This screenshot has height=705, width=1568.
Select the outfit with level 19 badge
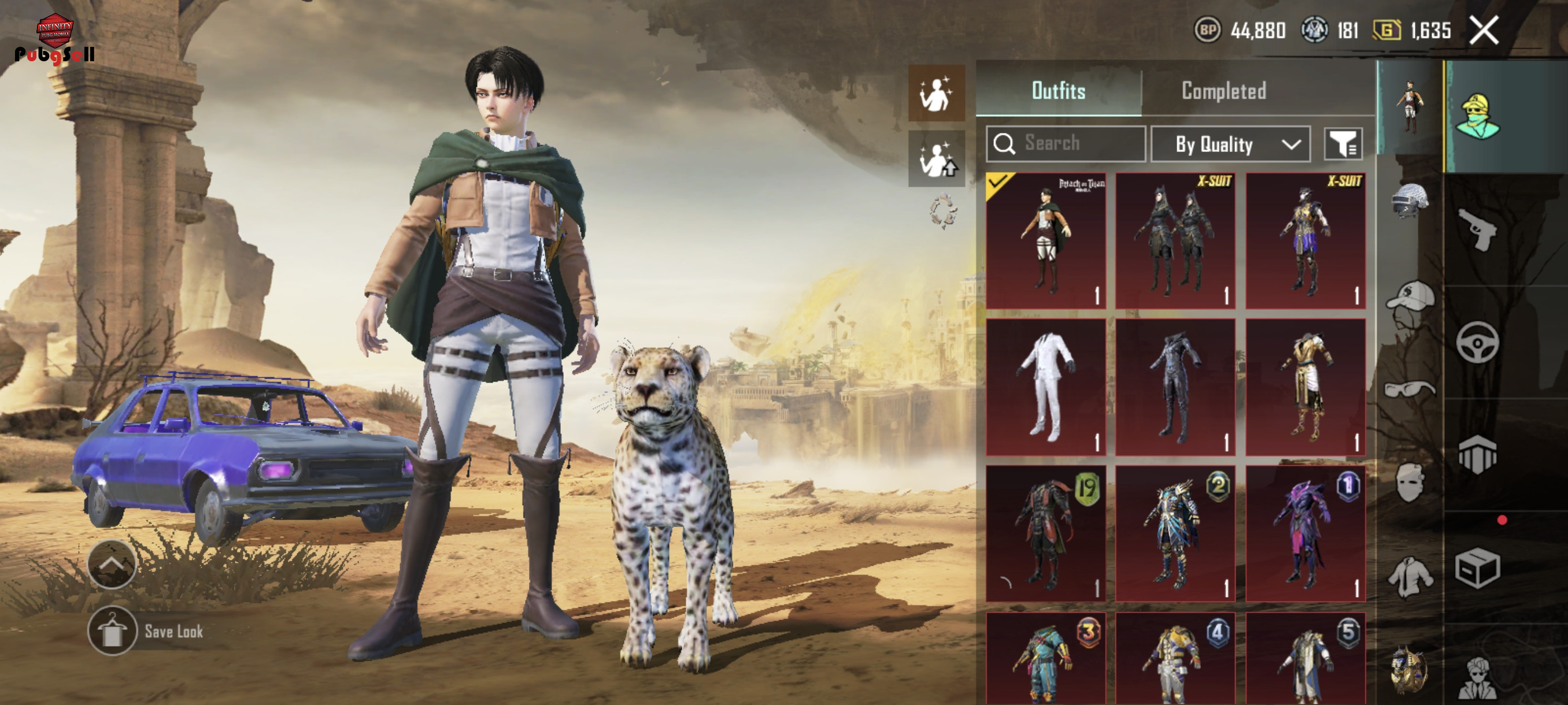coord(1045,533)
